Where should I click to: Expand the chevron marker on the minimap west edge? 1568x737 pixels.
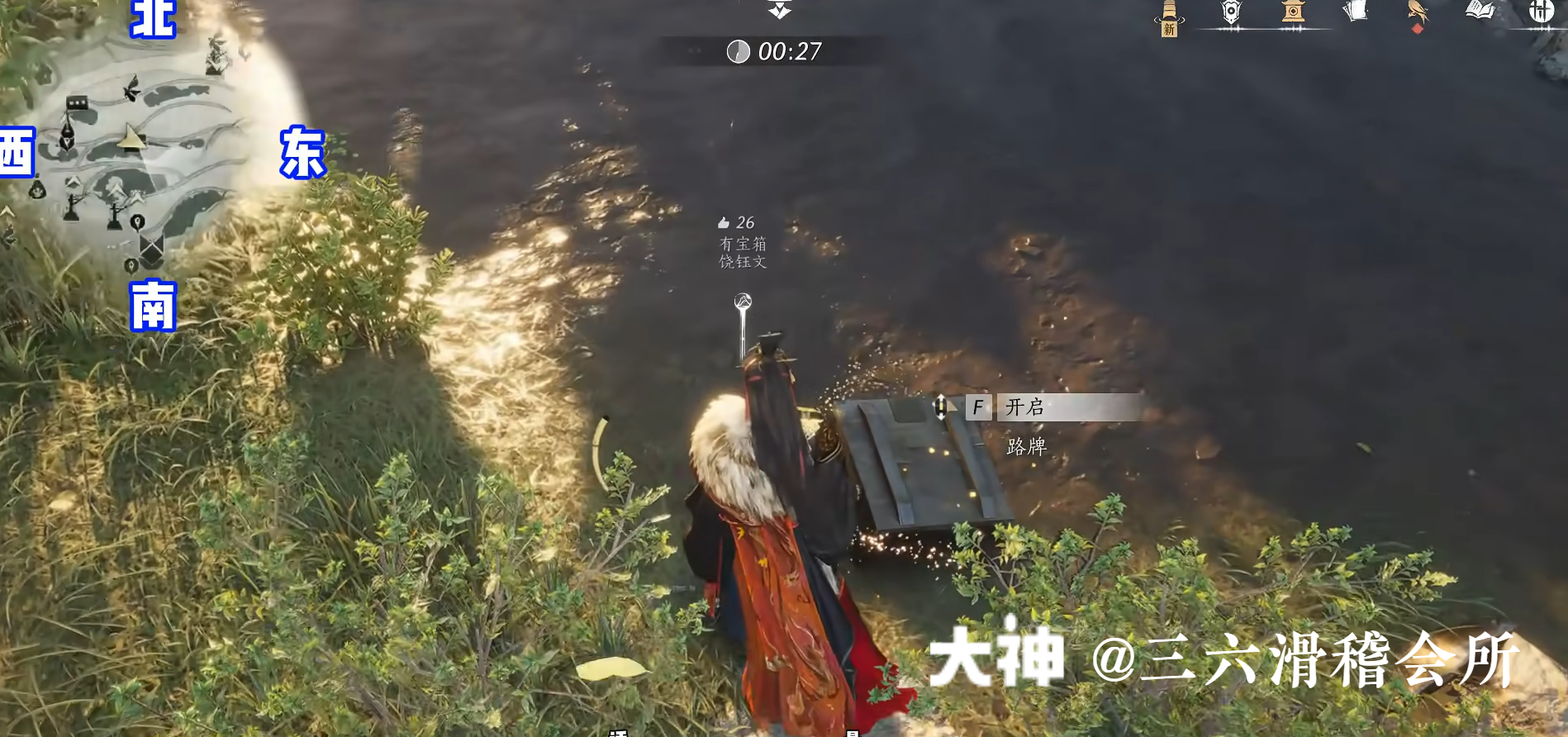[6, 212]
